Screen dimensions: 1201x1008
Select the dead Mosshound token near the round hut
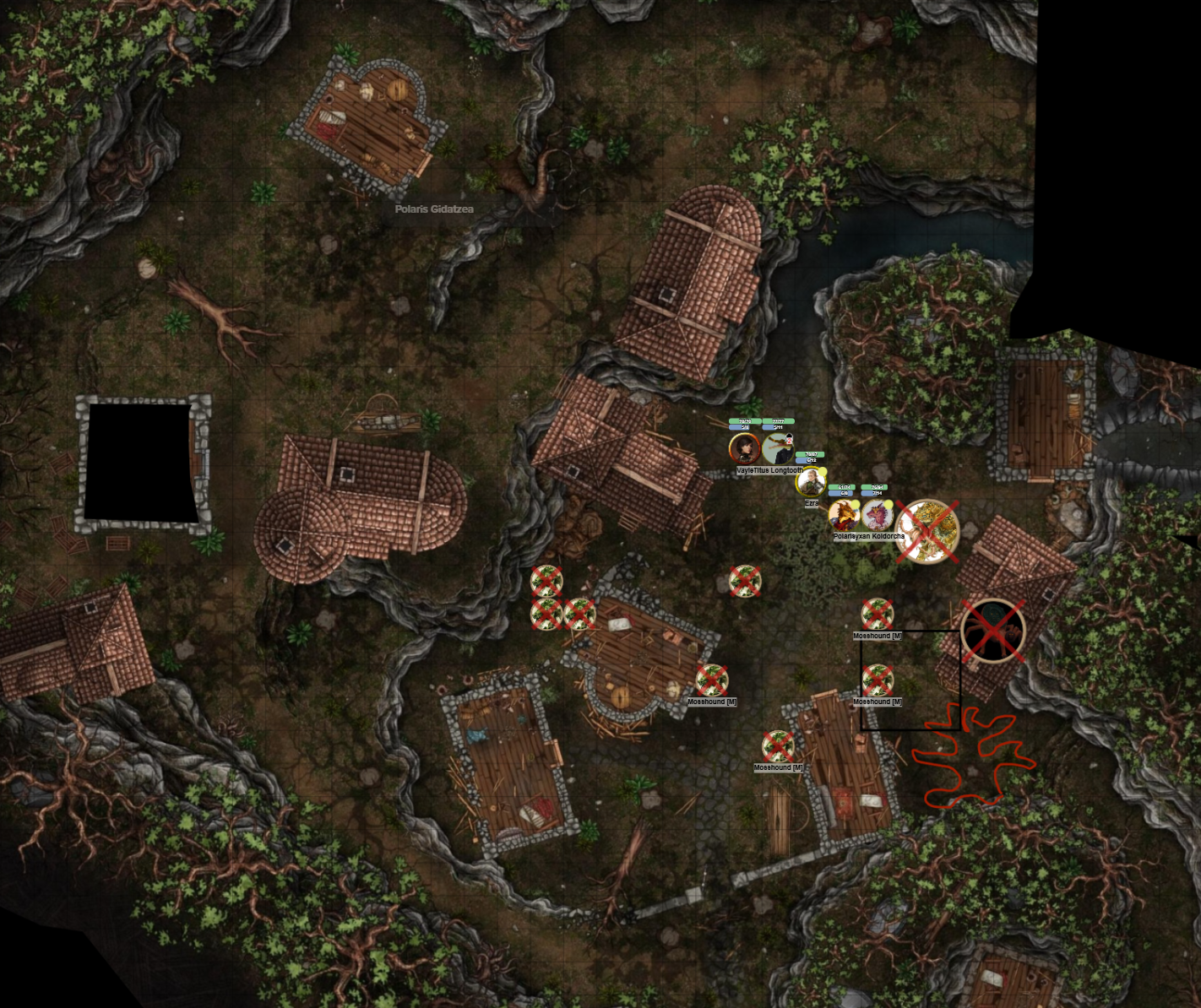(x=713, y=681)
